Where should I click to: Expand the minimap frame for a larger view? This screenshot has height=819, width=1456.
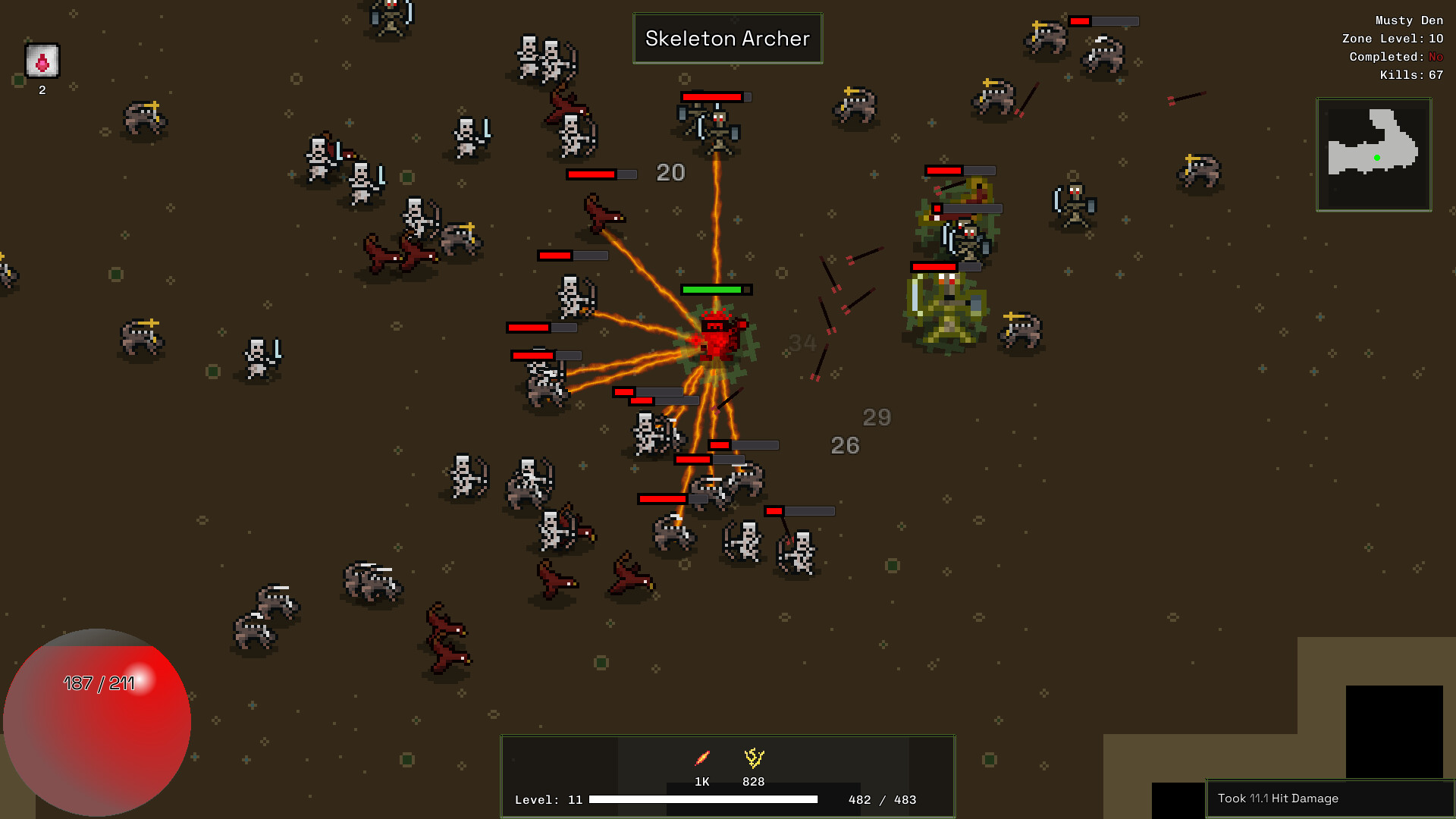tap(1374, 154)
